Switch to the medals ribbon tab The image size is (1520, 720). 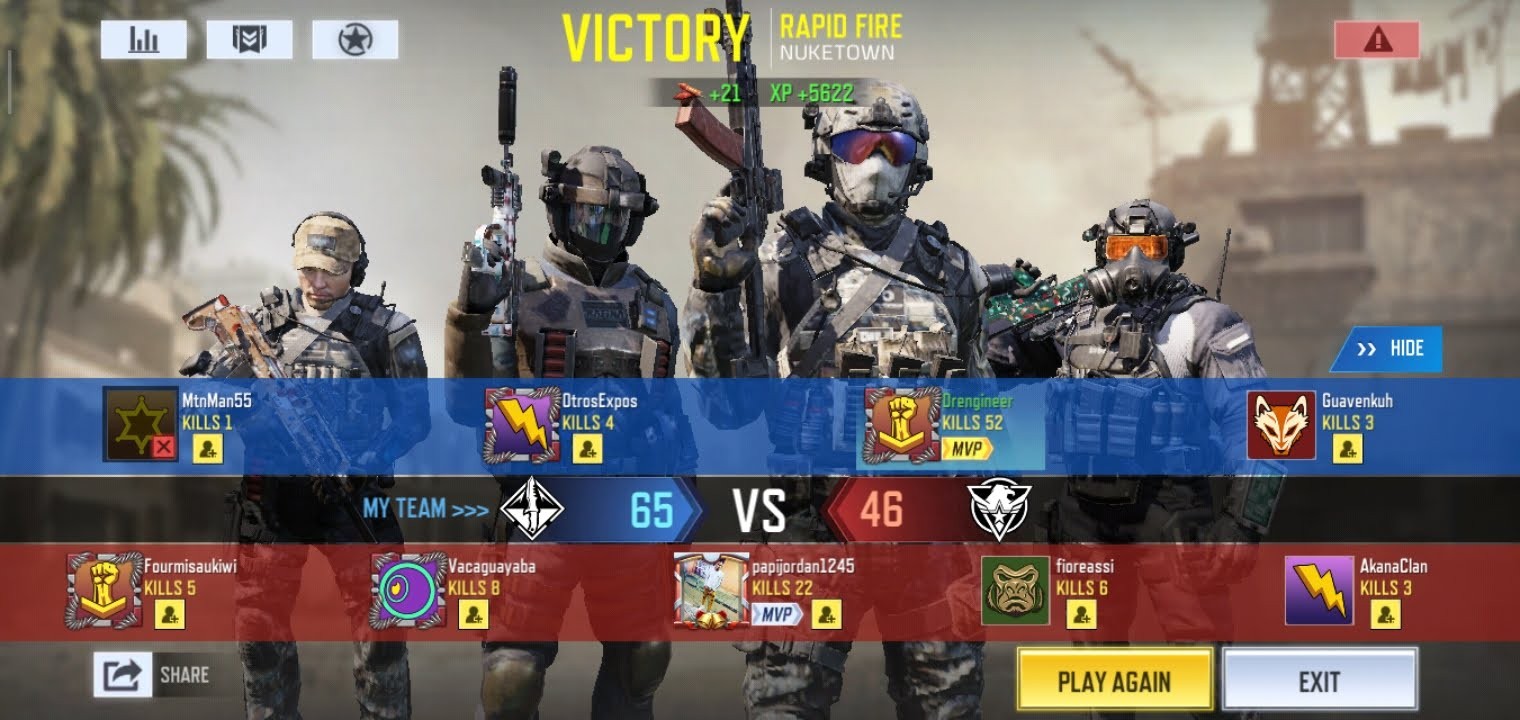point(250,40)
